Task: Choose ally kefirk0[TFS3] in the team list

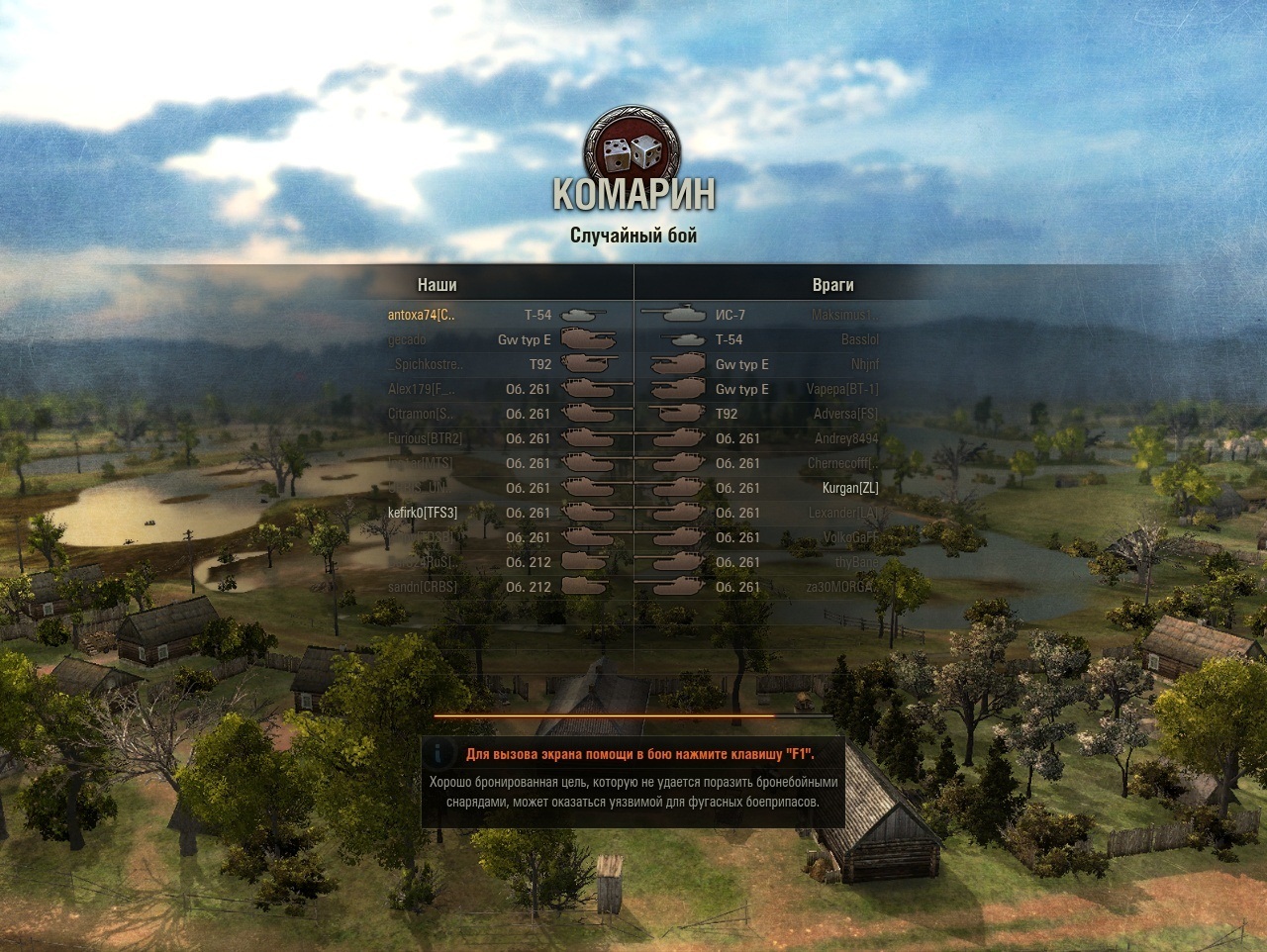Action: [423, 513]
